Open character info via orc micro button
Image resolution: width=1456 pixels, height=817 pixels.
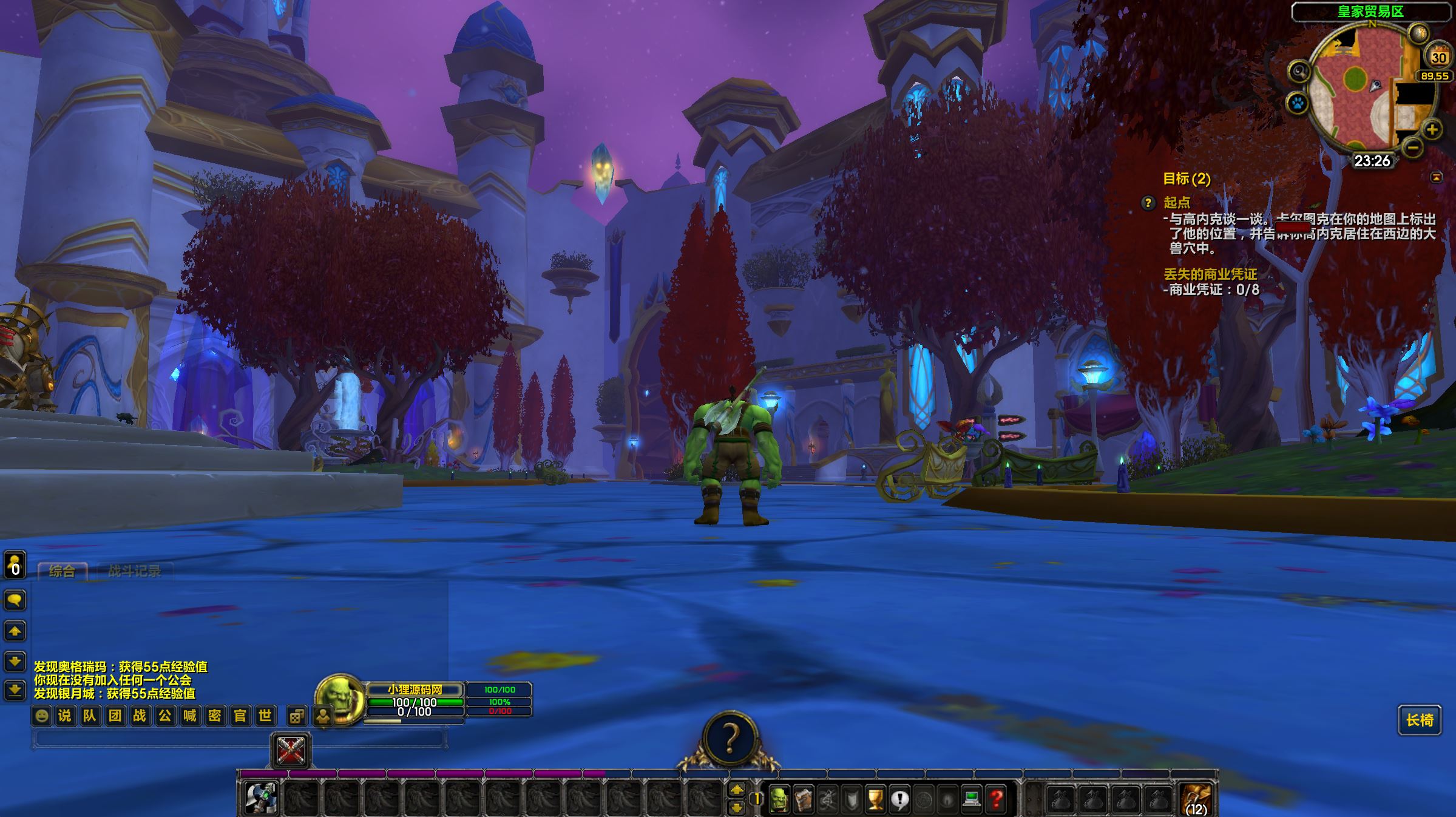[779, 799]
